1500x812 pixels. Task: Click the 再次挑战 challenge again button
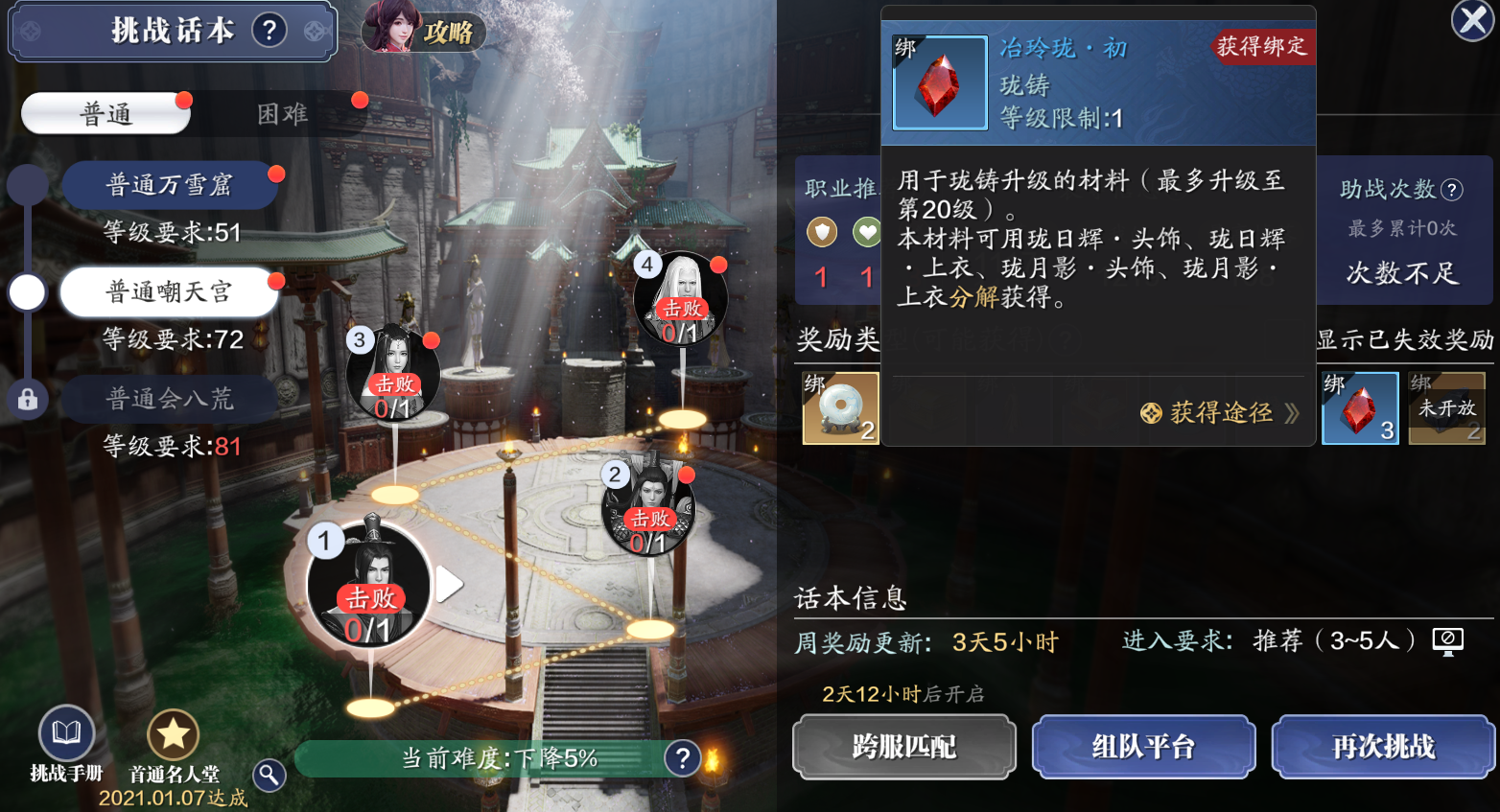click(x=1383, y=746)
